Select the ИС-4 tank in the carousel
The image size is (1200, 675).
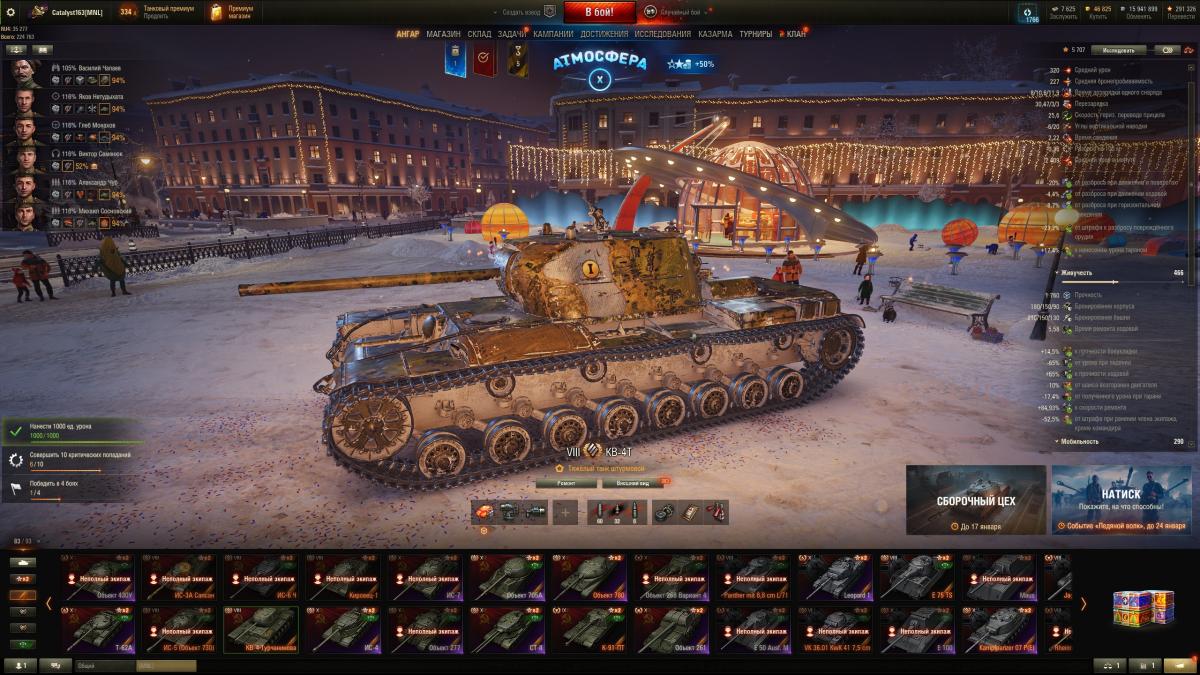342,630
